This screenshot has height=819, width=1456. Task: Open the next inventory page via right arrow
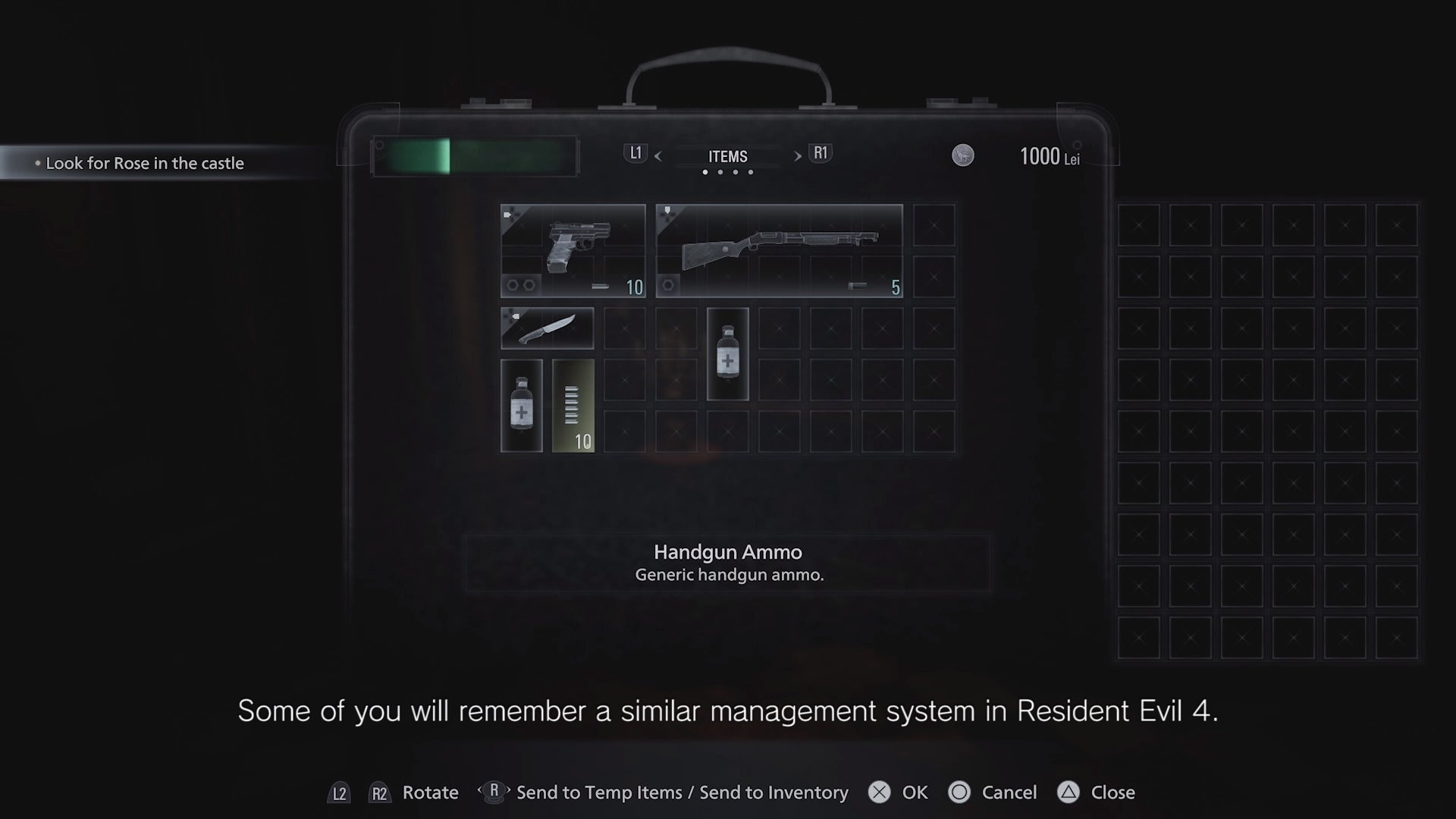797,156
